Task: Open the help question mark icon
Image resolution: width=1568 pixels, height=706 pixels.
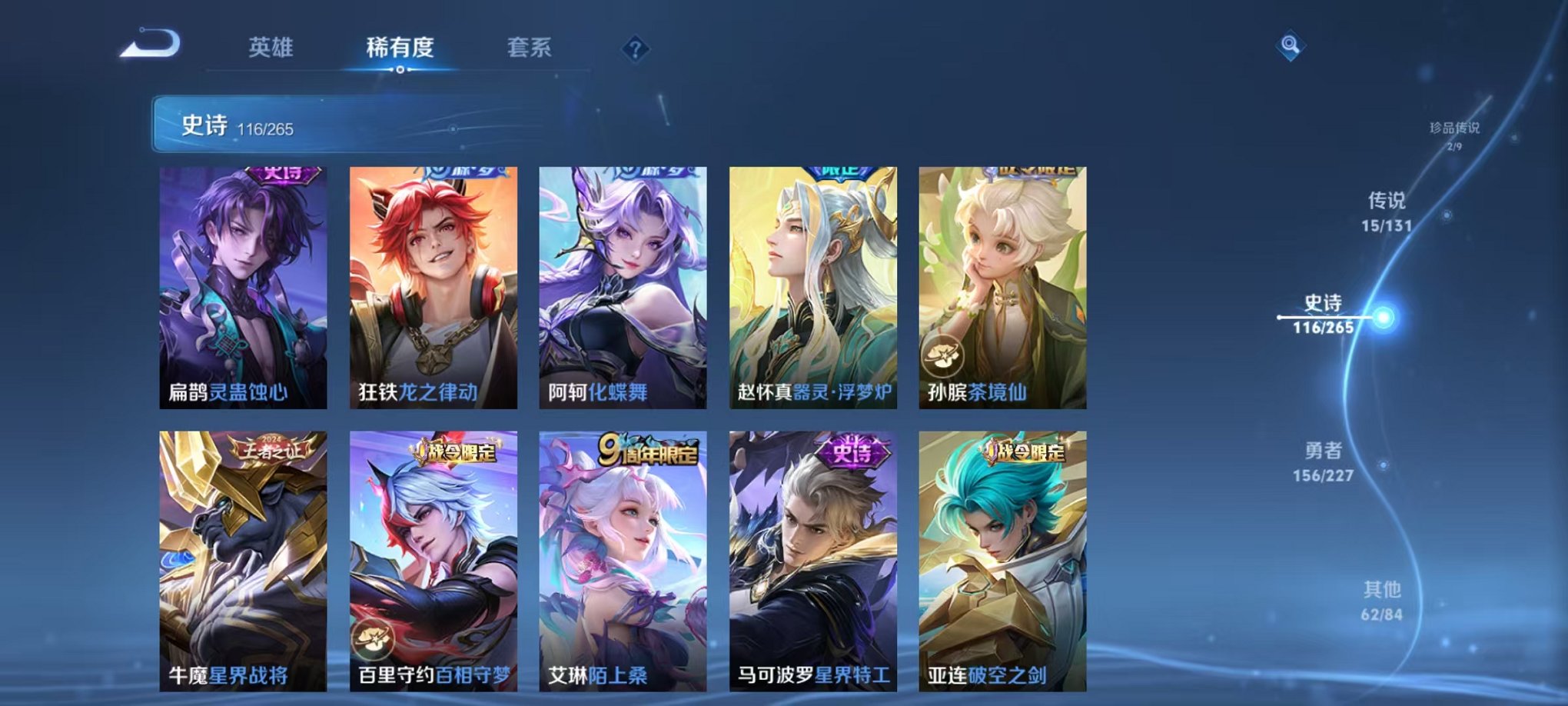Action: 634,50
